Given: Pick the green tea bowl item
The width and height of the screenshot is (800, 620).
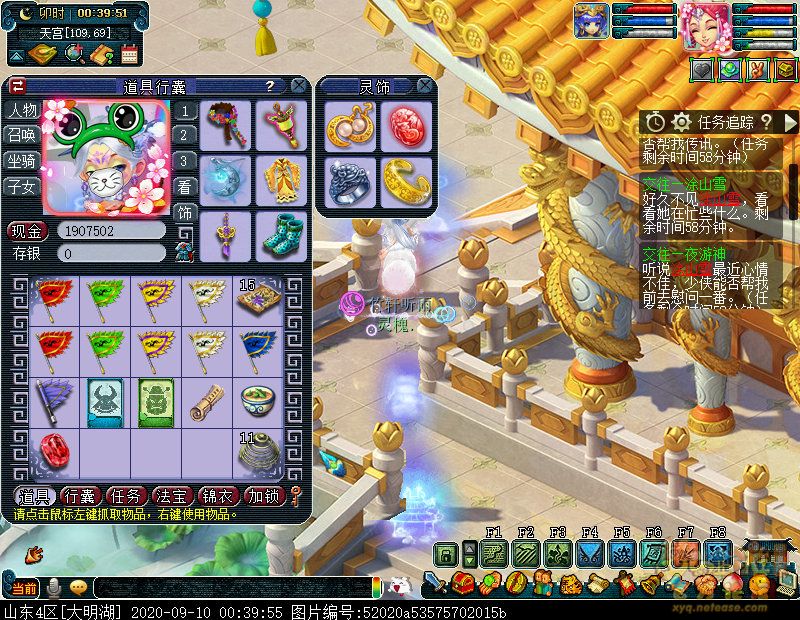Looking at the screenshot, I should (258, 400).
